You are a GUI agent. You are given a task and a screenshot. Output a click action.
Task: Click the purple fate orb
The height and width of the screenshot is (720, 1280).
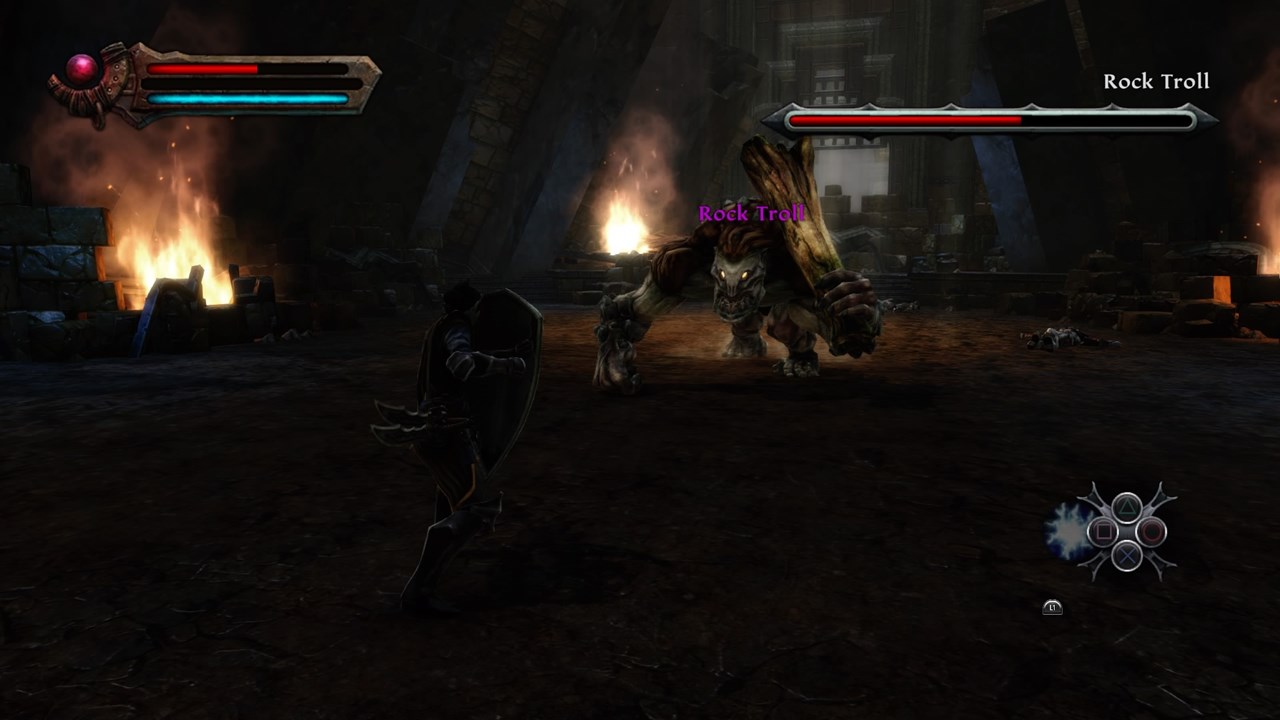tap(83, 68)
